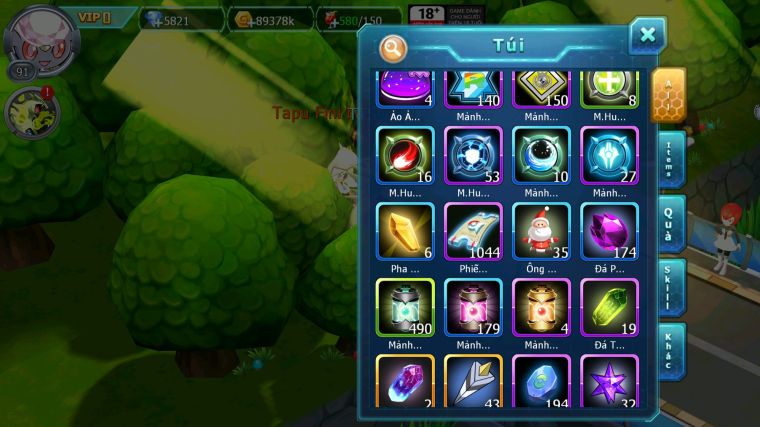Image resolution: width=760 pixels, height=427 pixels.
Task: Open the VIP panel
Action: click(94, 17)
